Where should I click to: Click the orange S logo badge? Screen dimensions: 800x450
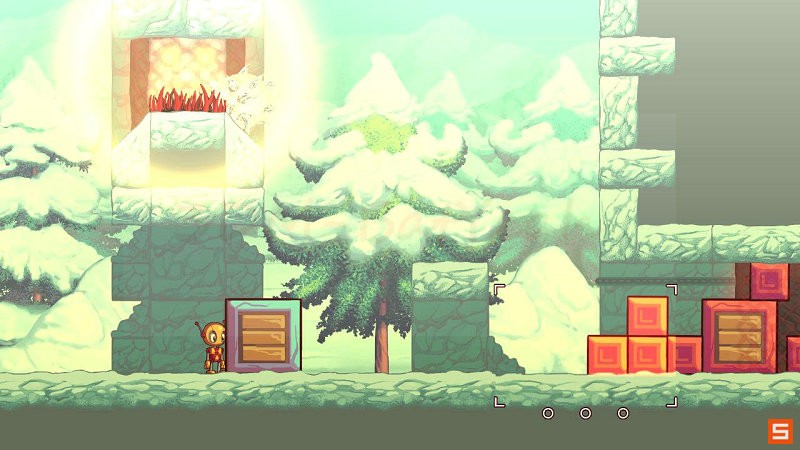click(x=779, y=431)
